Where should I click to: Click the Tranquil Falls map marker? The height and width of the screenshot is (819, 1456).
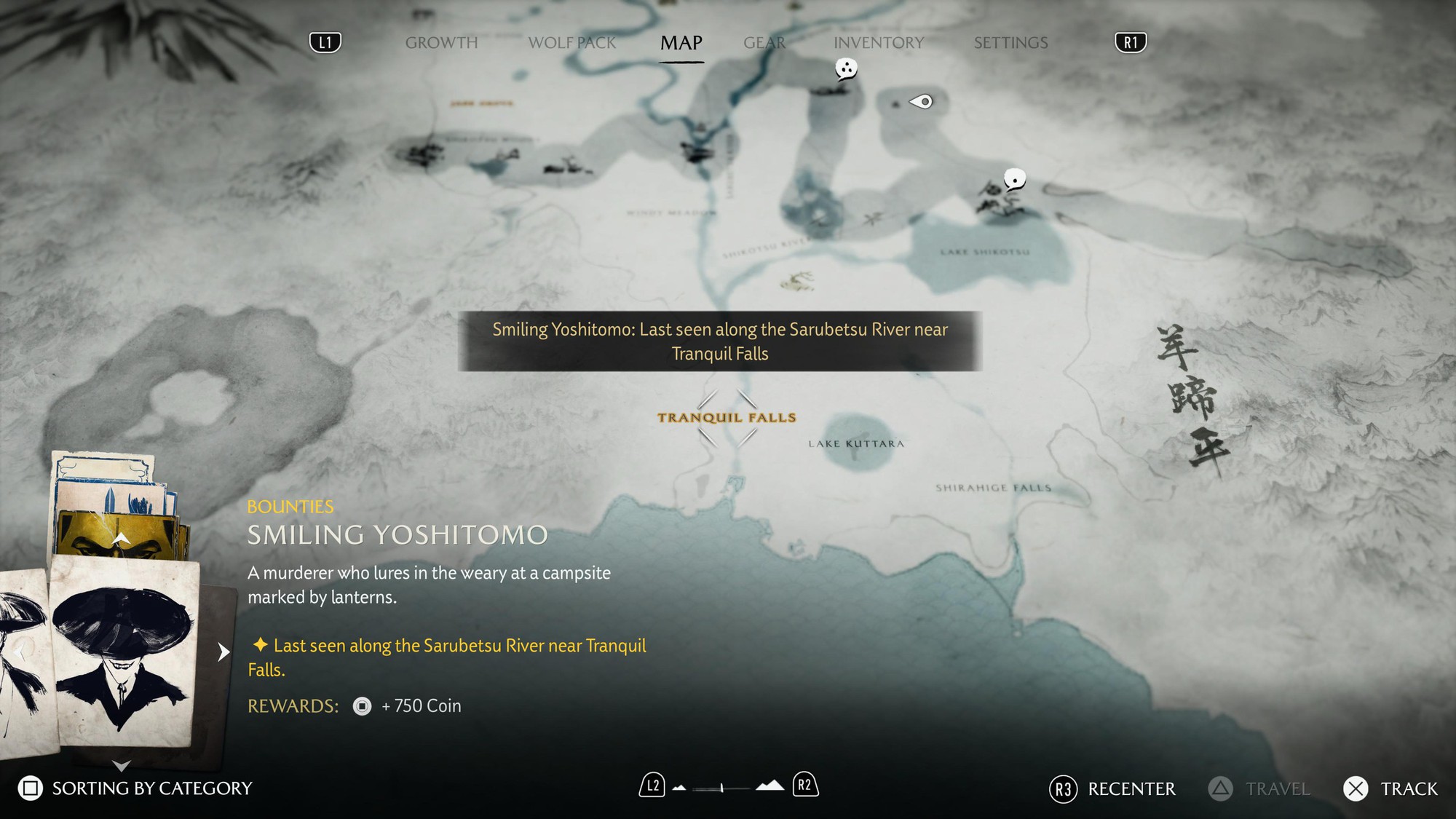727,418
